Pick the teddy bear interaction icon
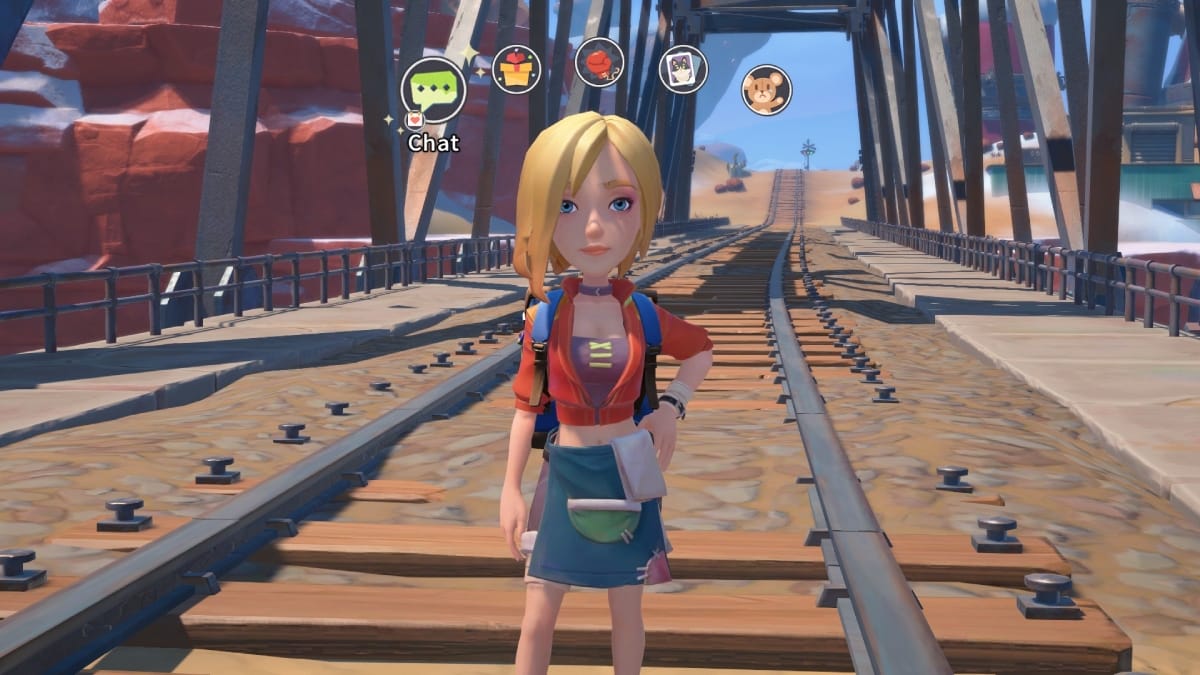Viewport: 1200px width, 675px height. point(766,90)
